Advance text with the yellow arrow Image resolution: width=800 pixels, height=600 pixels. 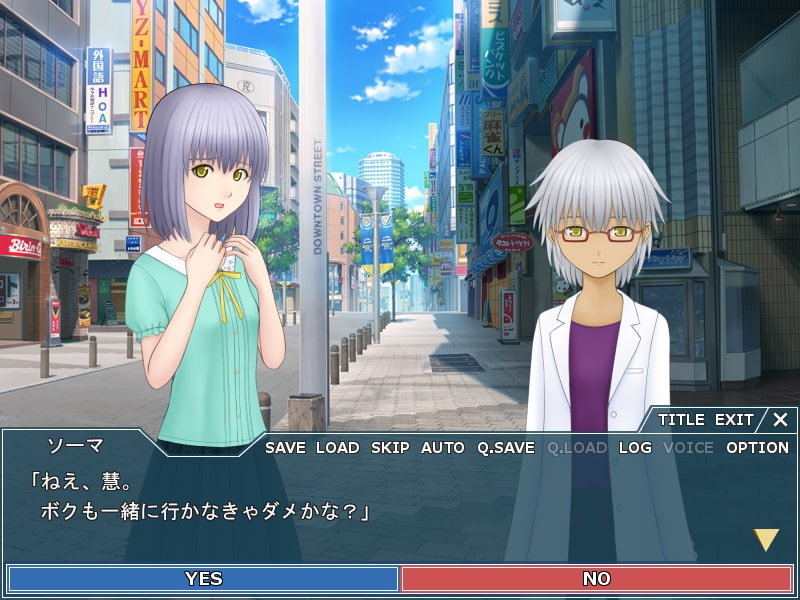(766, 540)
